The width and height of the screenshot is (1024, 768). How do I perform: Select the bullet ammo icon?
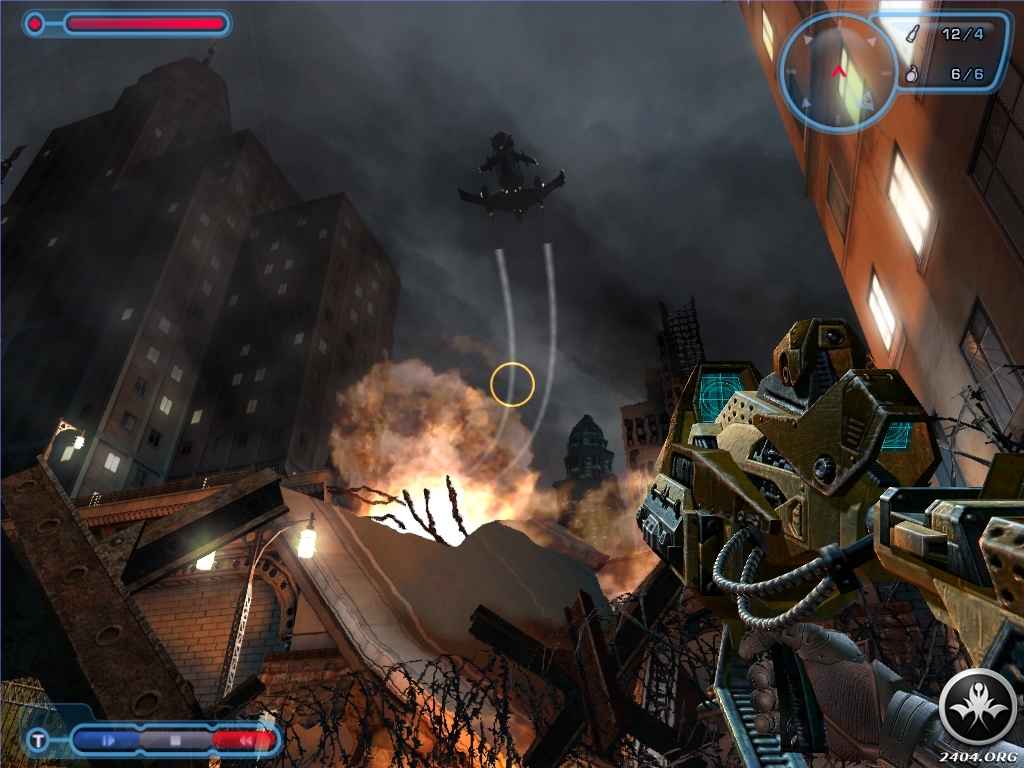912,34
